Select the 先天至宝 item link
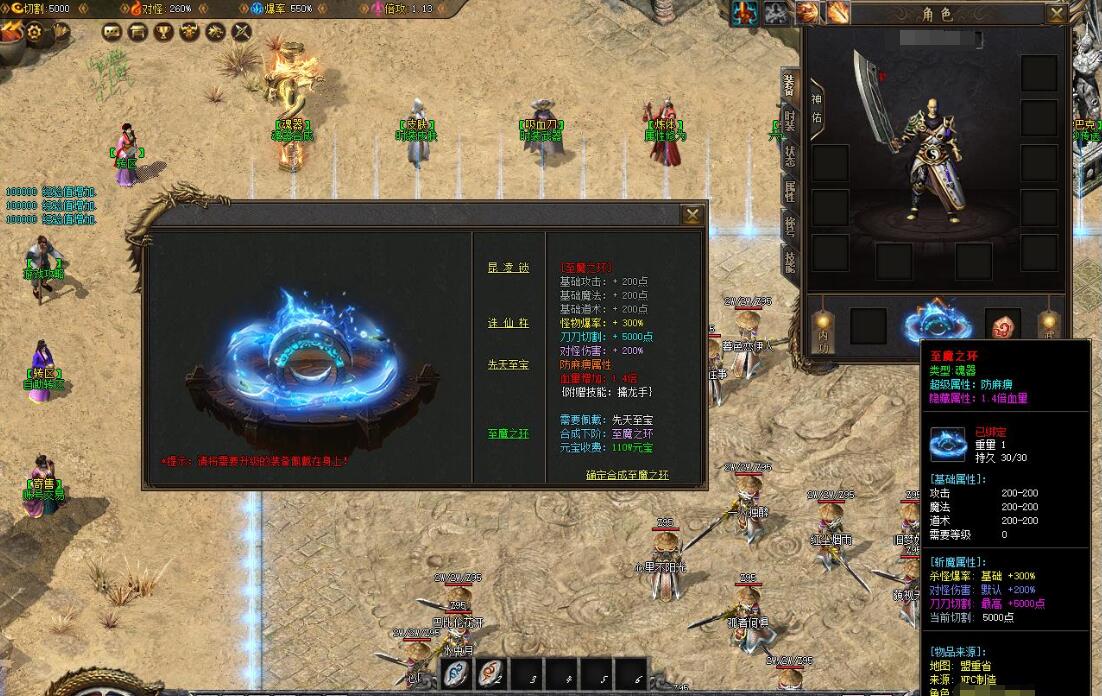The width and height of the screenshot is (1102, 696). click(x=508, y=364)
